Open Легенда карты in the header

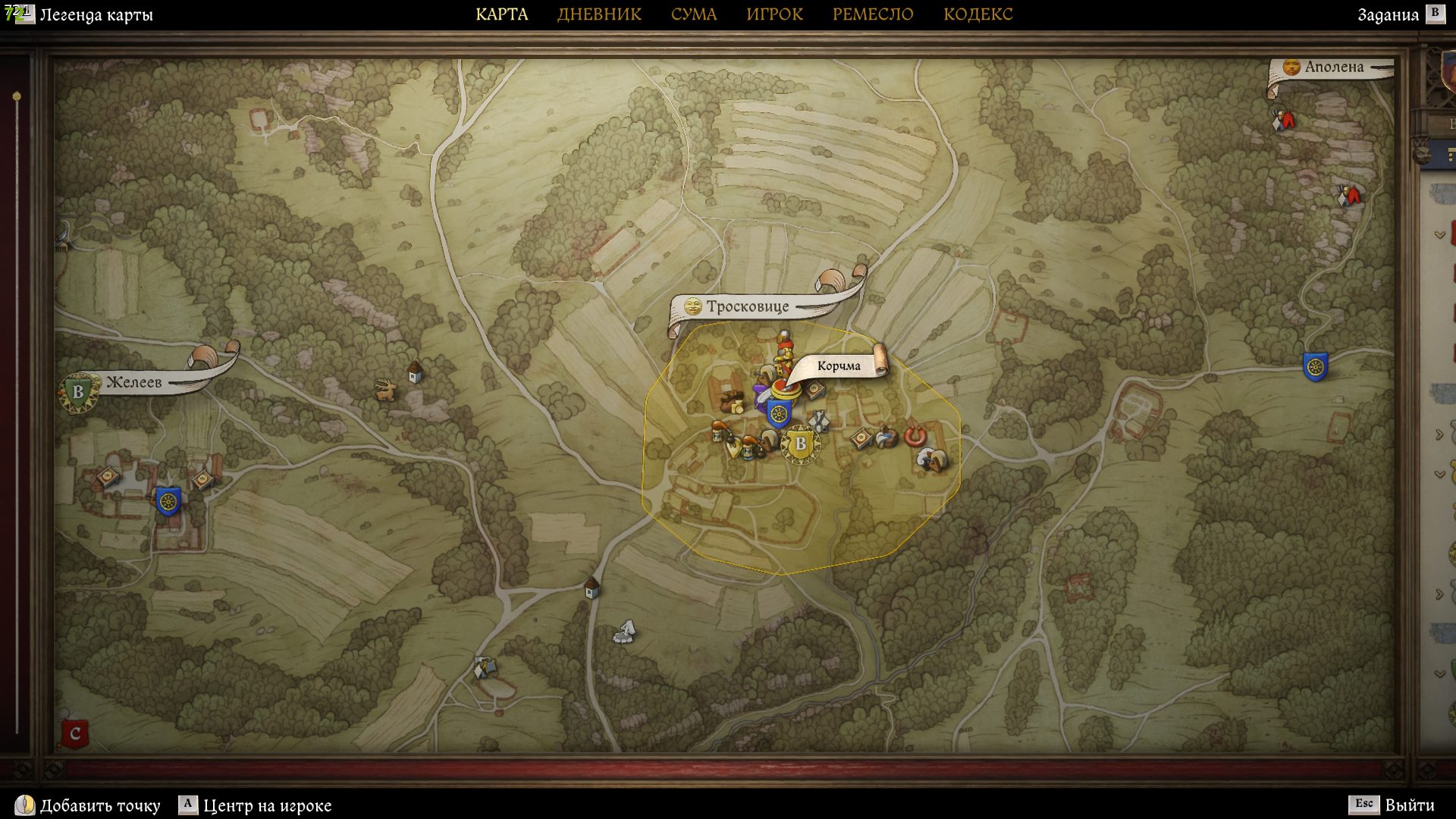coord(96,15)
